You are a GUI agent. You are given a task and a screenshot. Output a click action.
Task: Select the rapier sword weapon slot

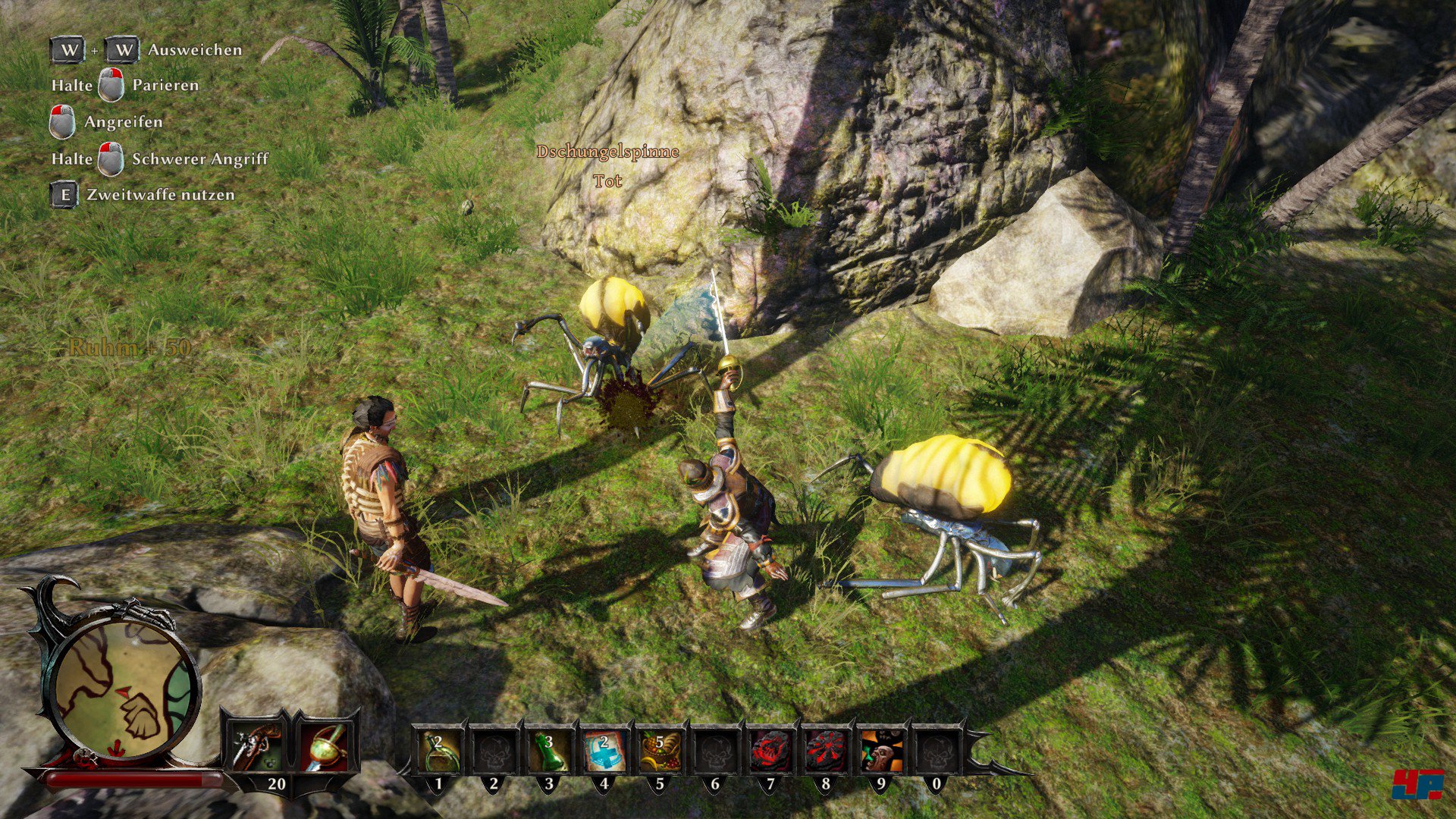(x=327, y=748)
